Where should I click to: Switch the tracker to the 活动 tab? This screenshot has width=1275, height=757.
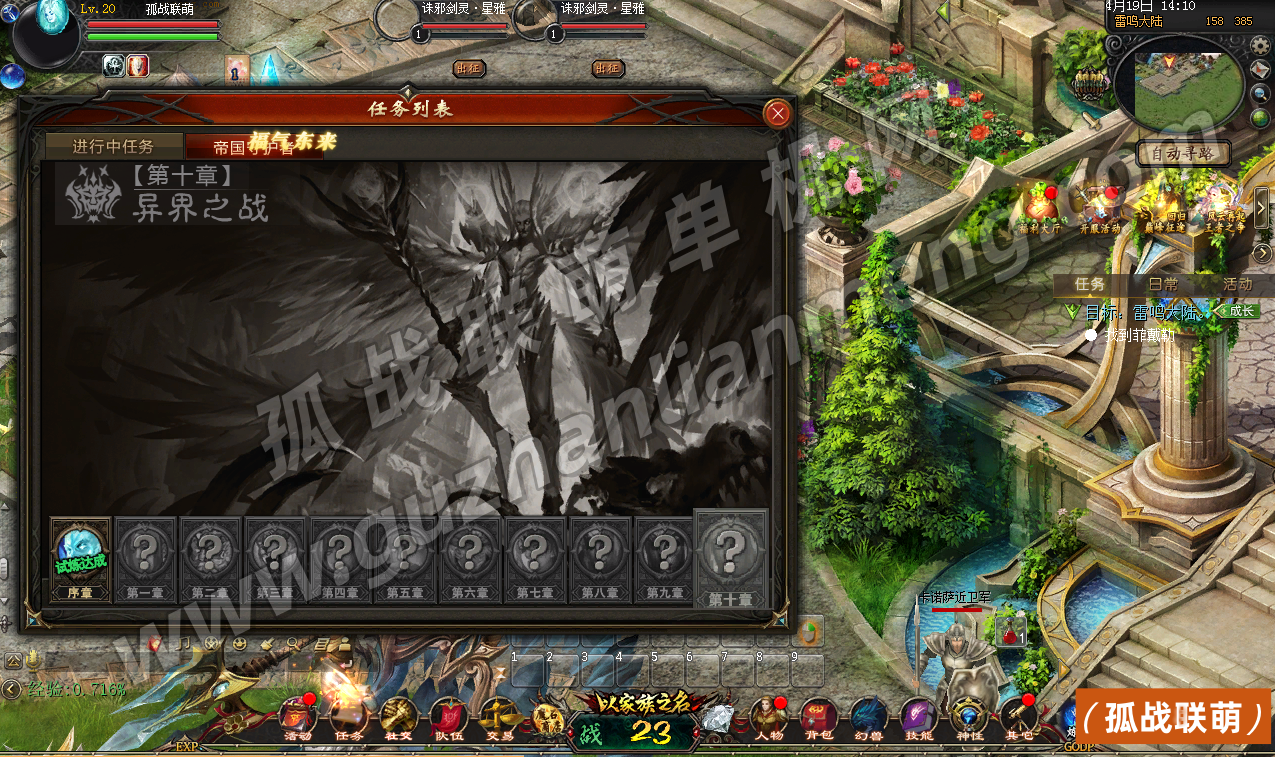point(1237,284)
